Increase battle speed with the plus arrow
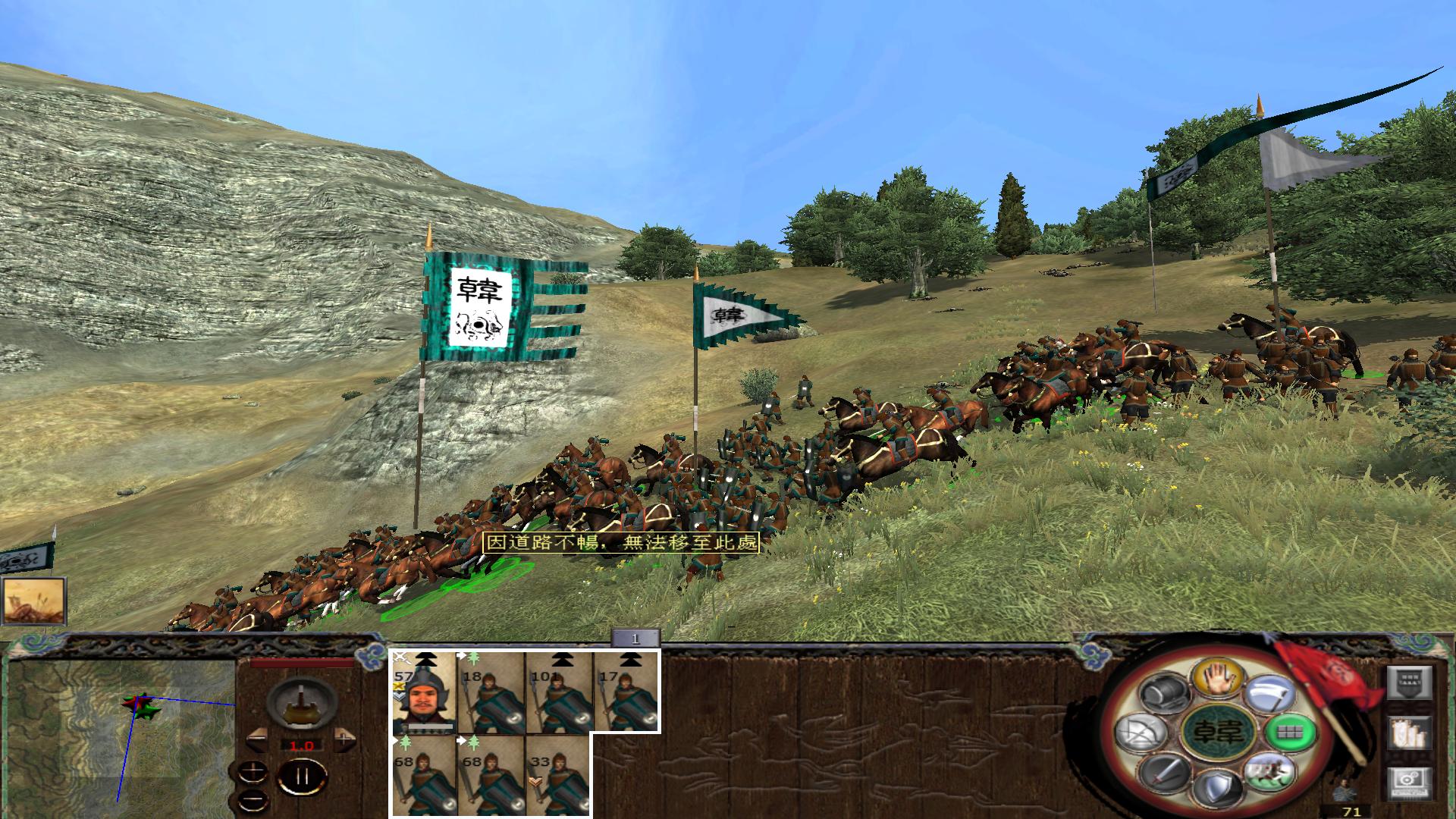Image resolution: width=1456 pixels, height=819 pixels. [344, 740]
